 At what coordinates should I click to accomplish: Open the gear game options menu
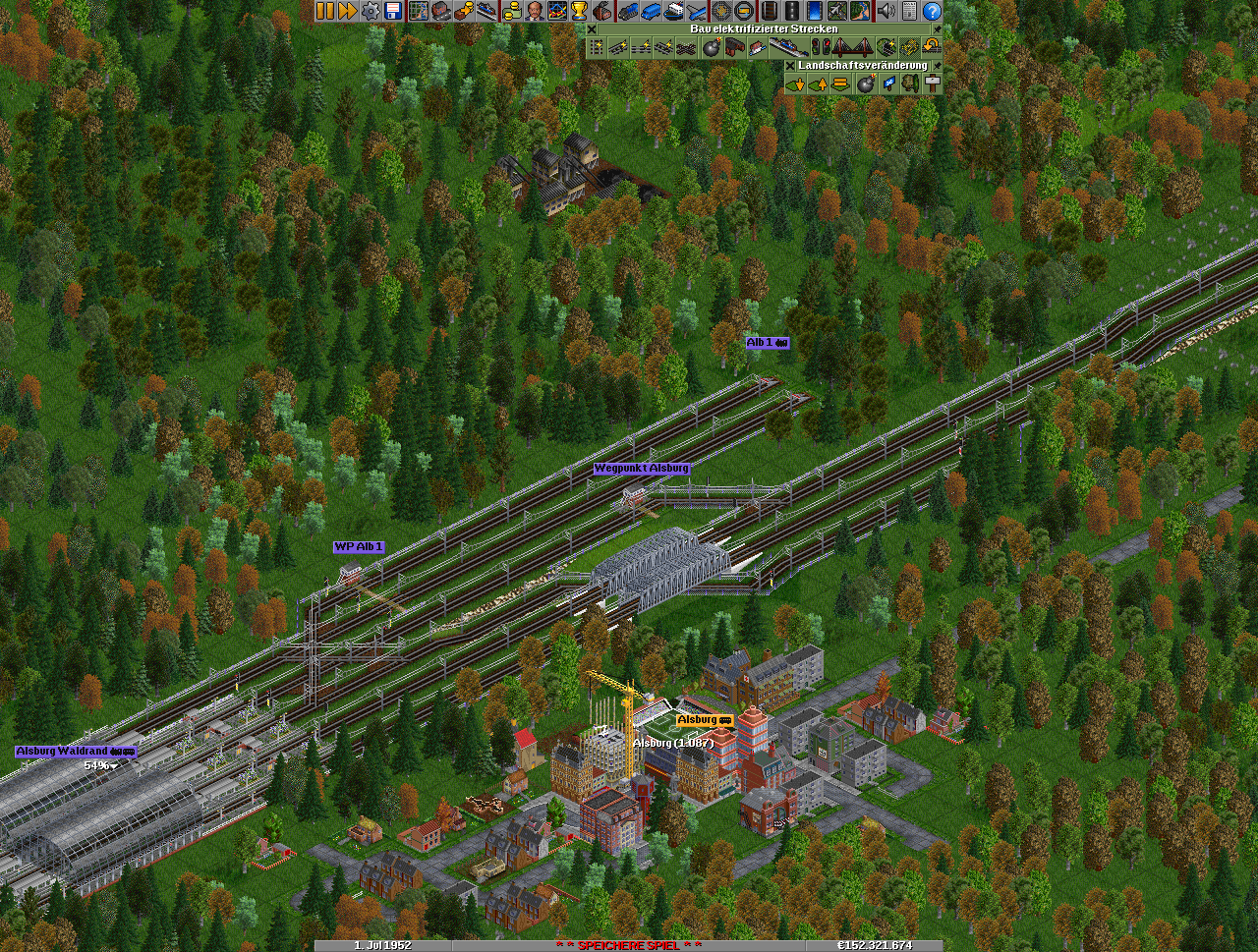(371, 11)
